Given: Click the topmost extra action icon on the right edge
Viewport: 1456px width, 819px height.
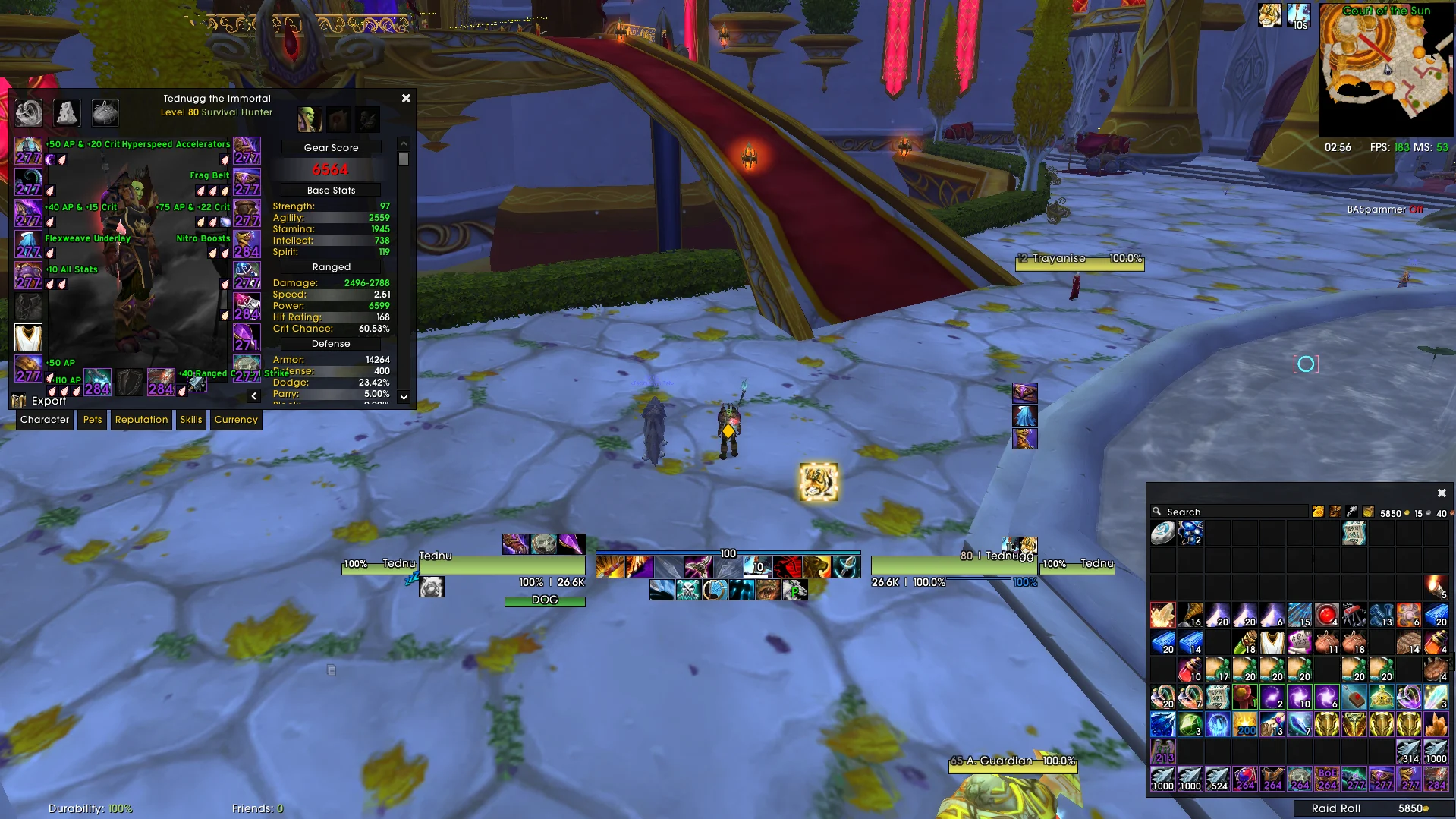Looking at the screenshot, I should pos(1024,392).
